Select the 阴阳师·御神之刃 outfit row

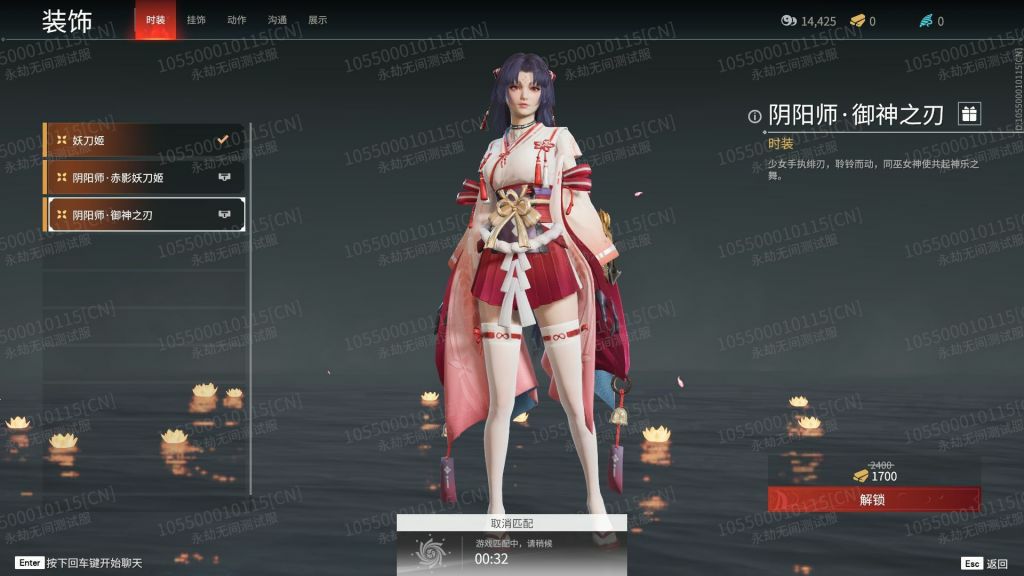pyautogui.click(x=144, y=214)
